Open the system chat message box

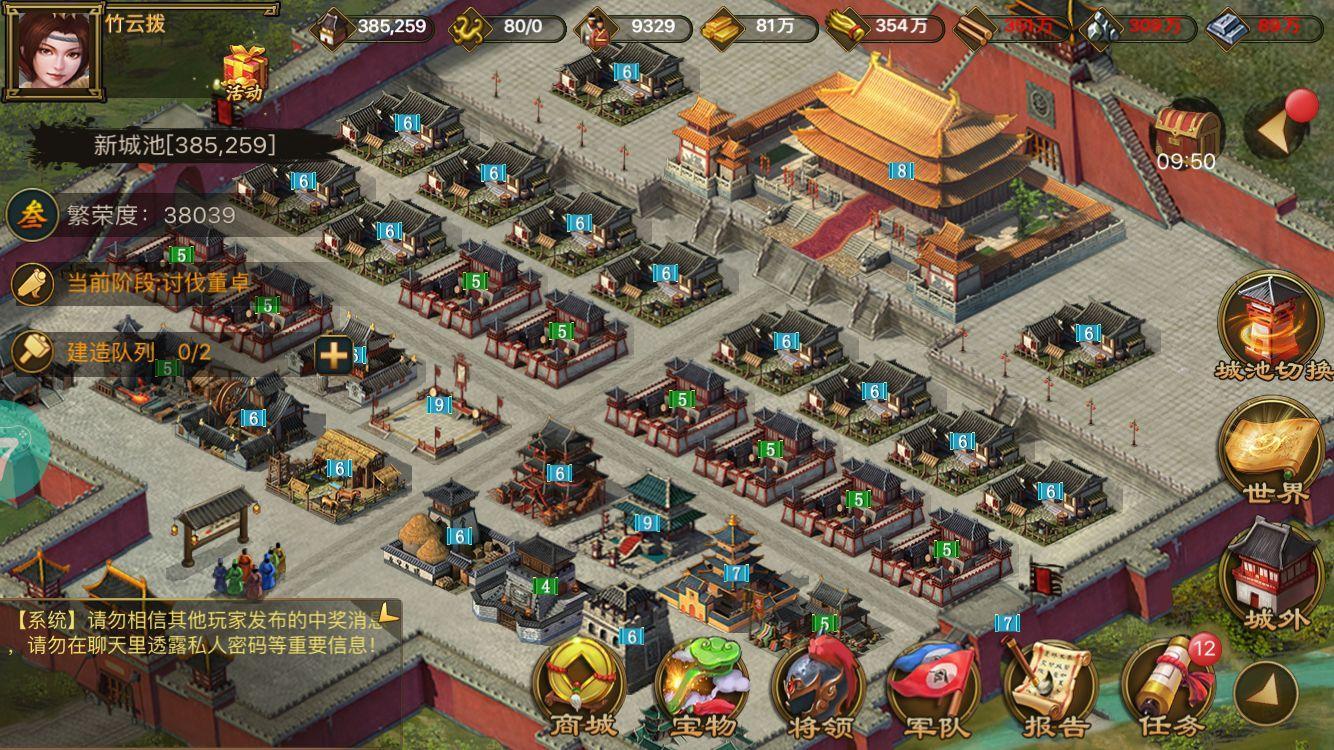pyautogui.click(x=200, y=631)
